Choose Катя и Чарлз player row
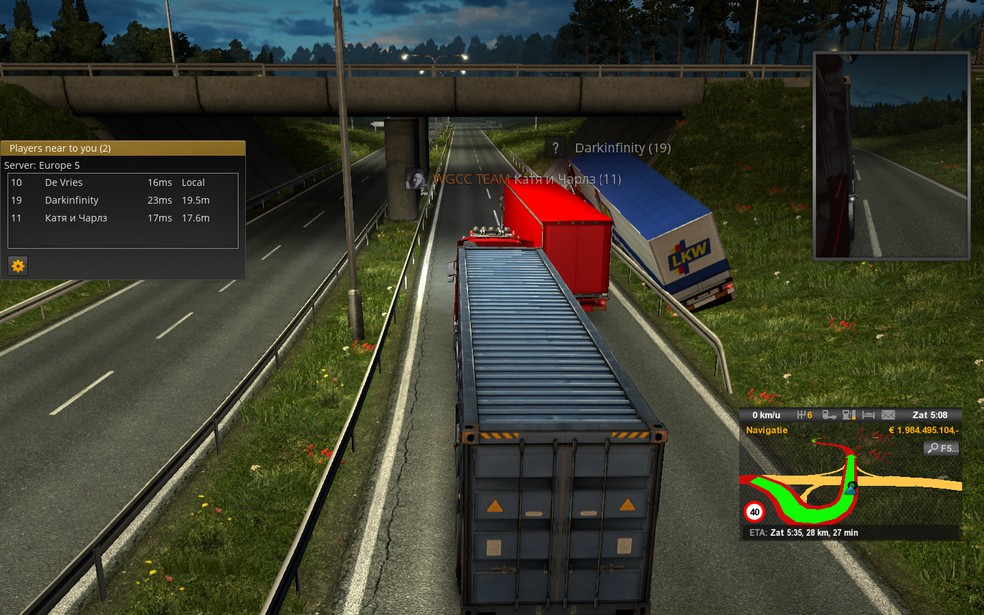Viewport: 984px width, 615px height. [75, 217]
